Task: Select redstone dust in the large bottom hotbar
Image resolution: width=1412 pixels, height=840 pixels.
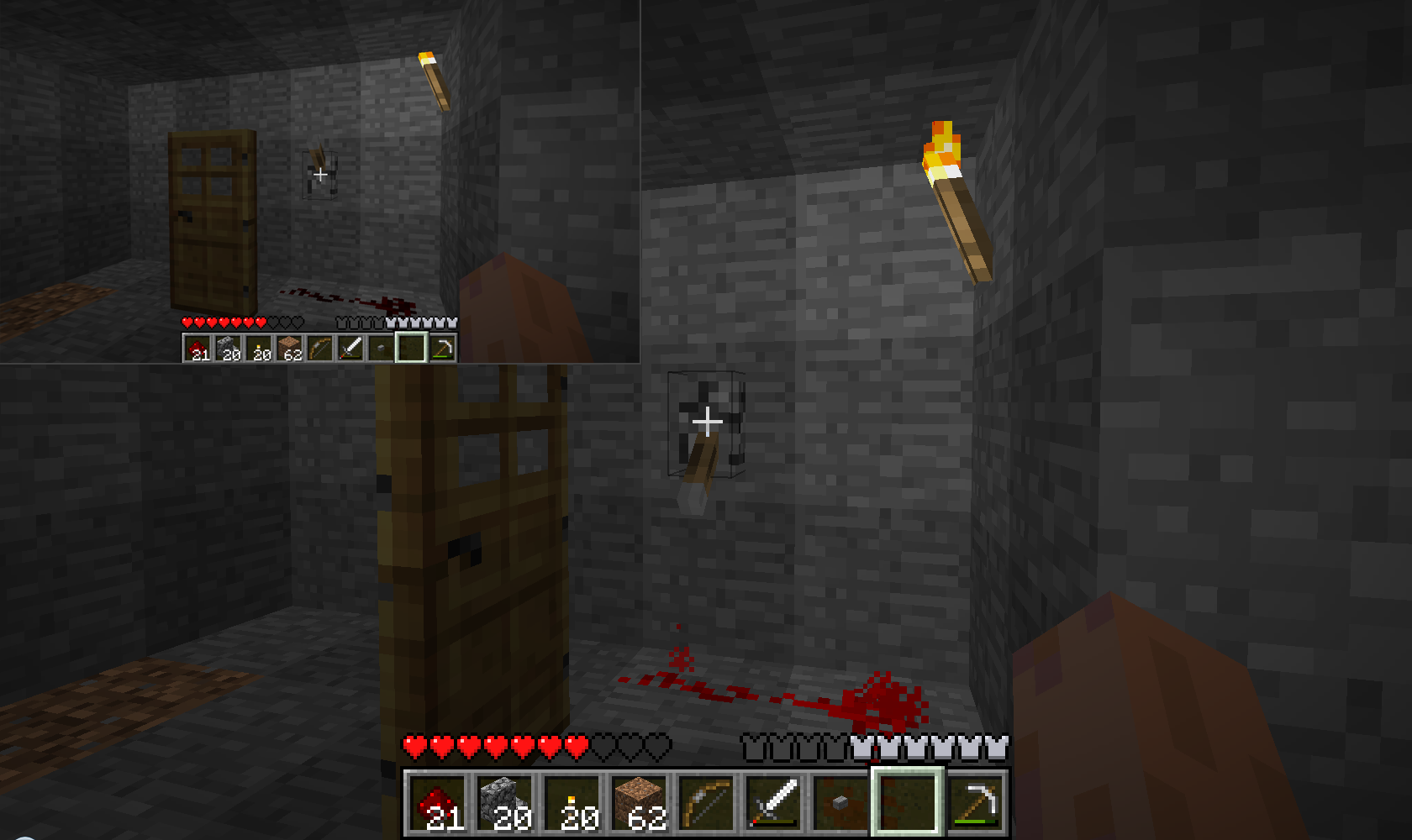Action: [438, 802]
